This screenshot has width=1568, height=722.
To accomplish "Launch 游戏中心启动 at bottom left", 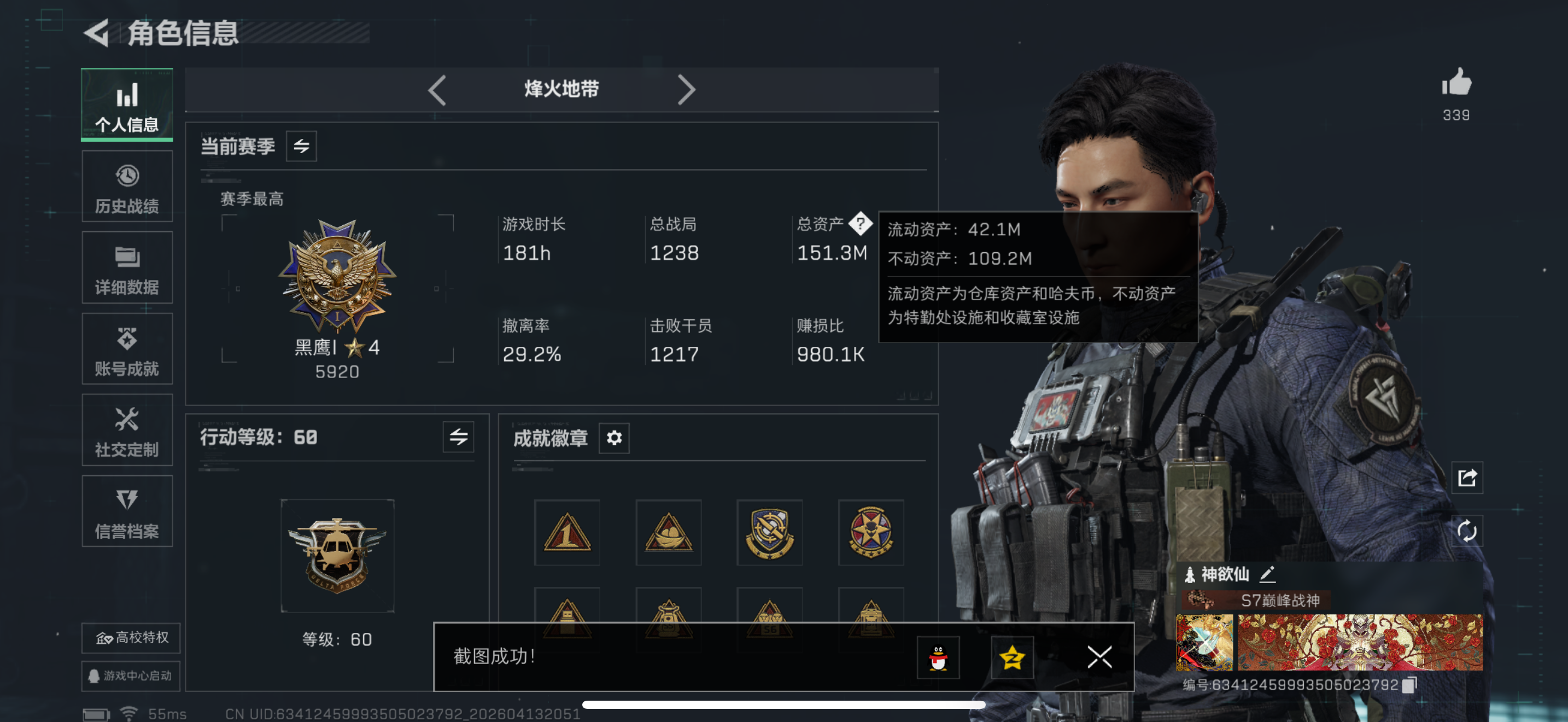I will click(x=130, y=676).
